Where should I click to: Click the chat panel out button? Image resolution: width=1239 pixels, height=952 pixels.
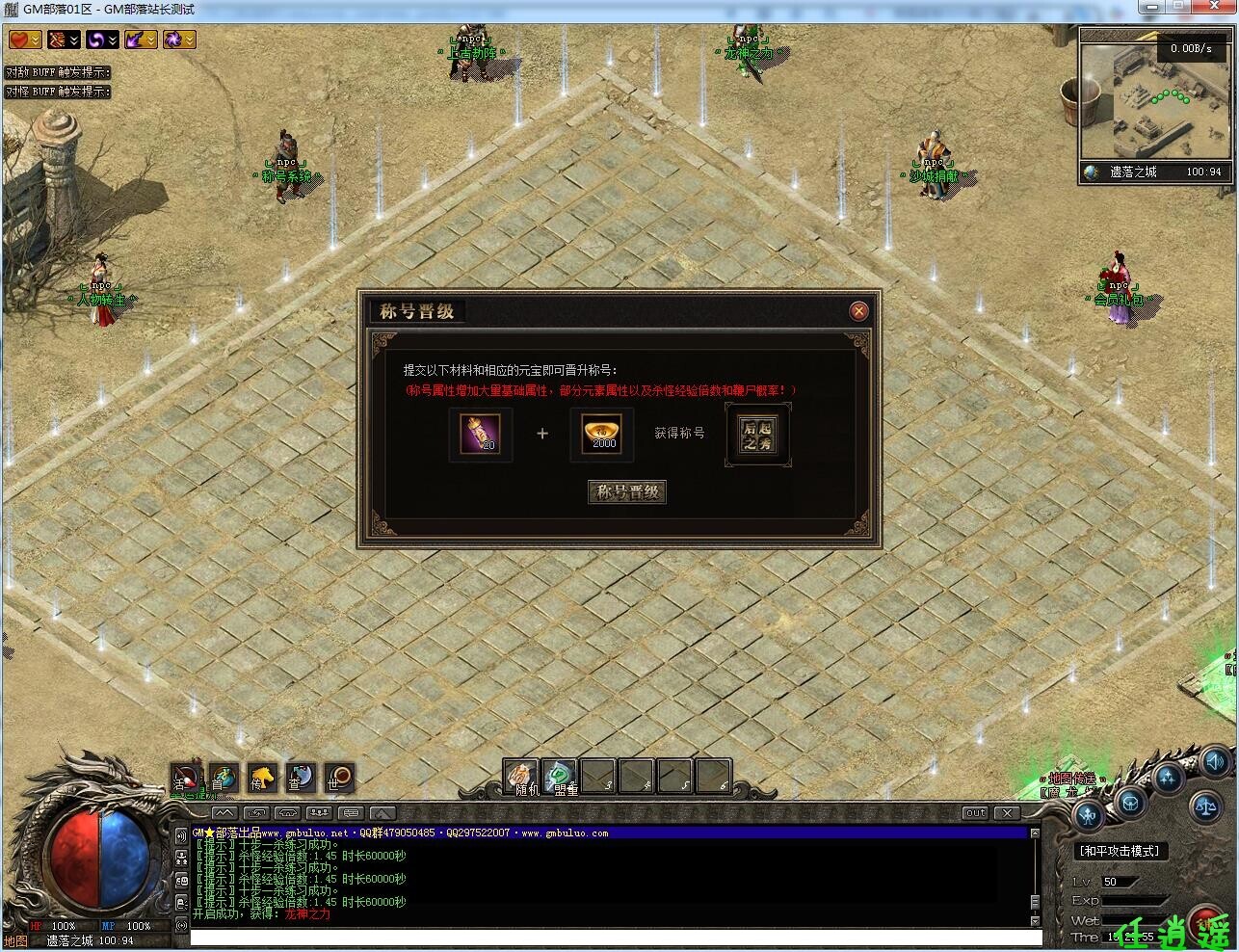click(976, 813)
